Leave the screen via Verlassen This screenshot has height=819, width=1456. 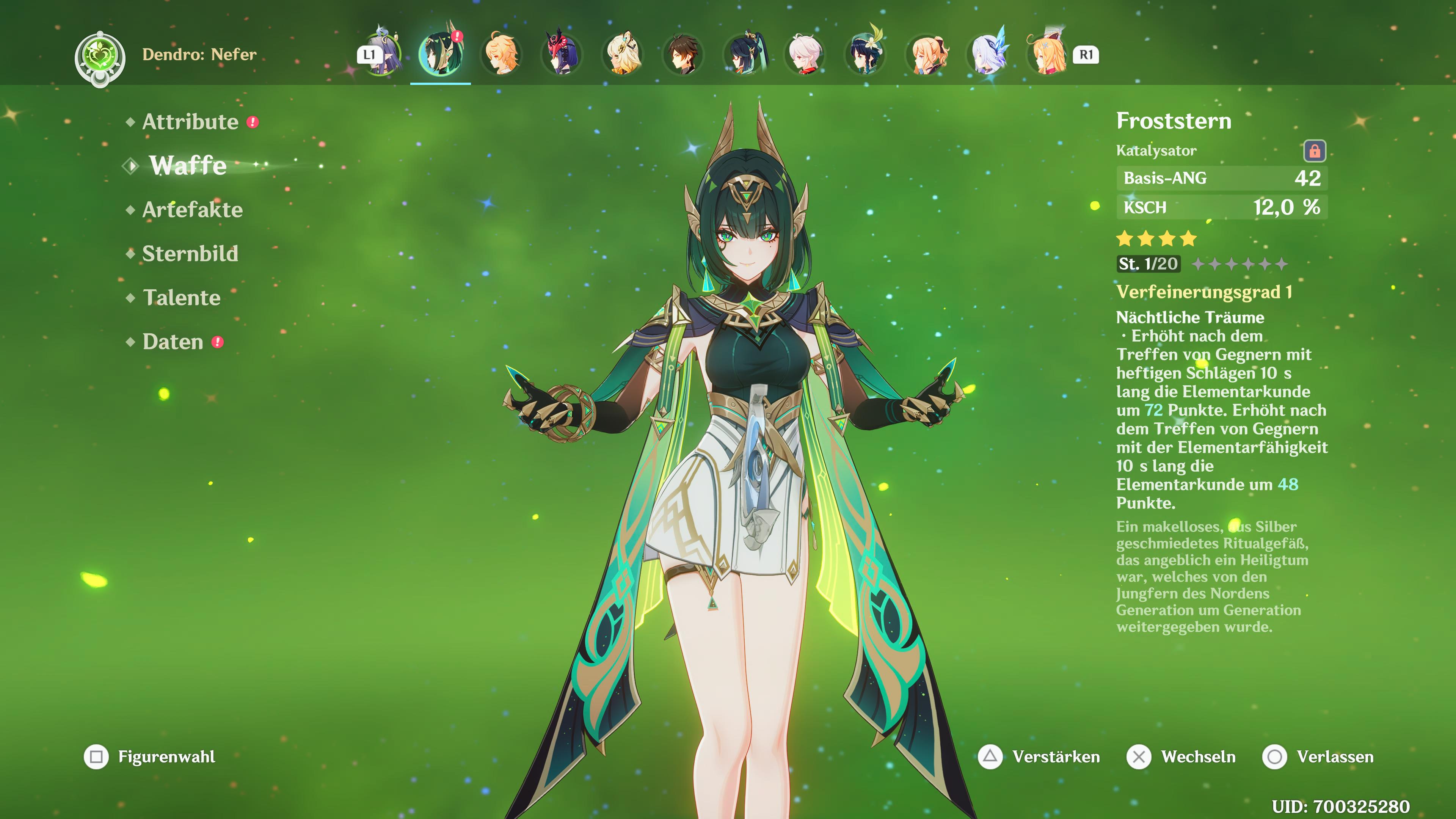(1318, 757)
